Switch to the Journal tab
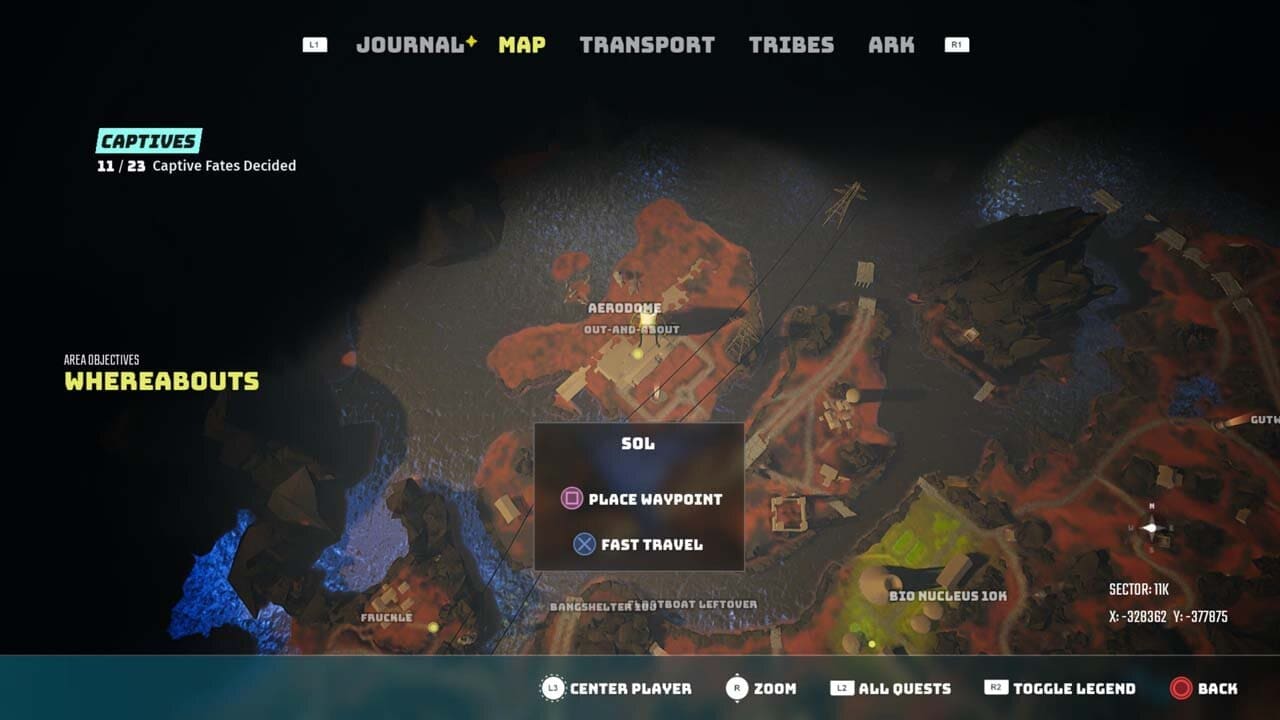This screenshot has width=1280, height=720. [410, 45]
